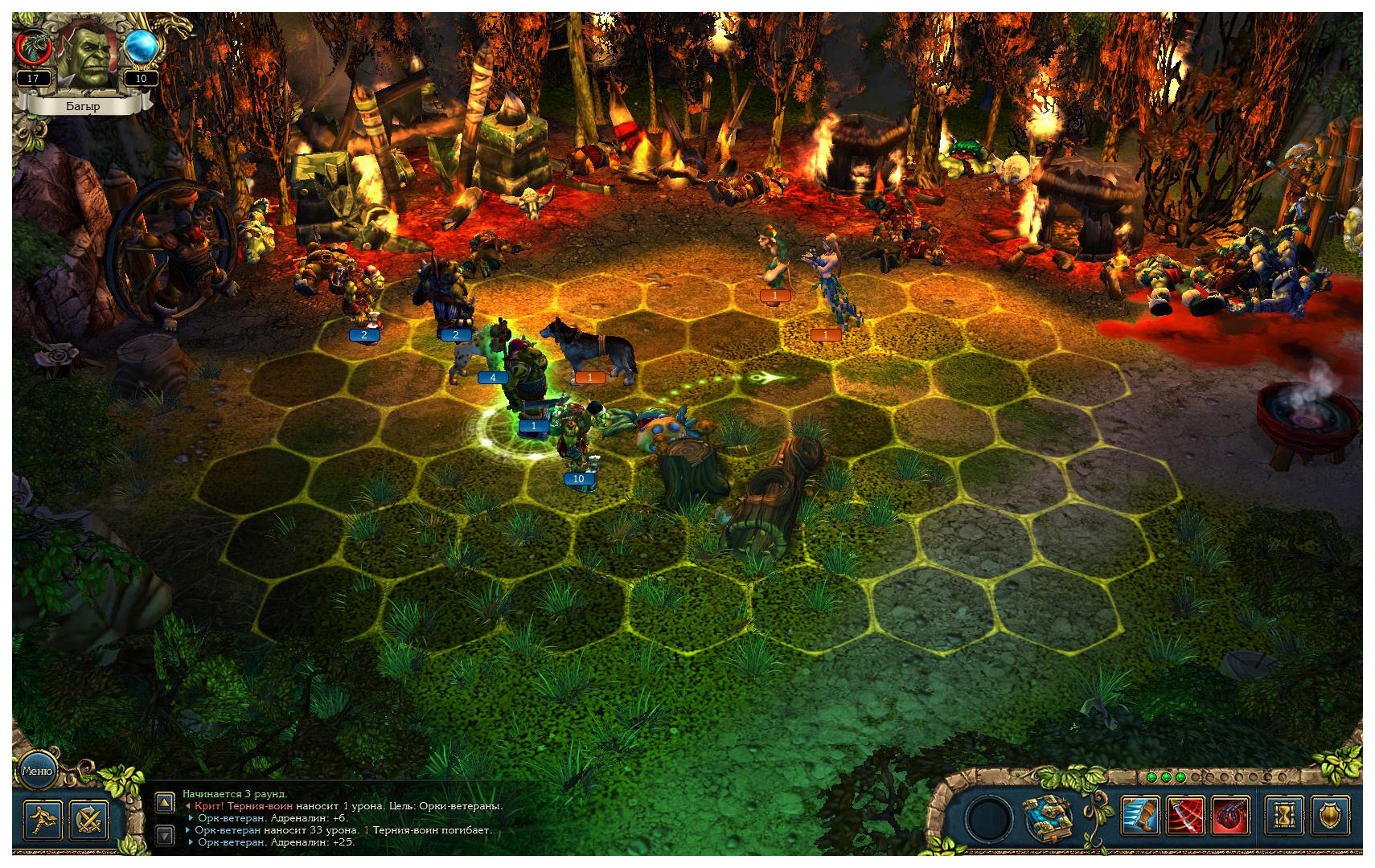The width and height of the screenshot is (1375, 868).
Task: Click the running figure flee button
Action: pyautogui.click(x=42, y=821)
